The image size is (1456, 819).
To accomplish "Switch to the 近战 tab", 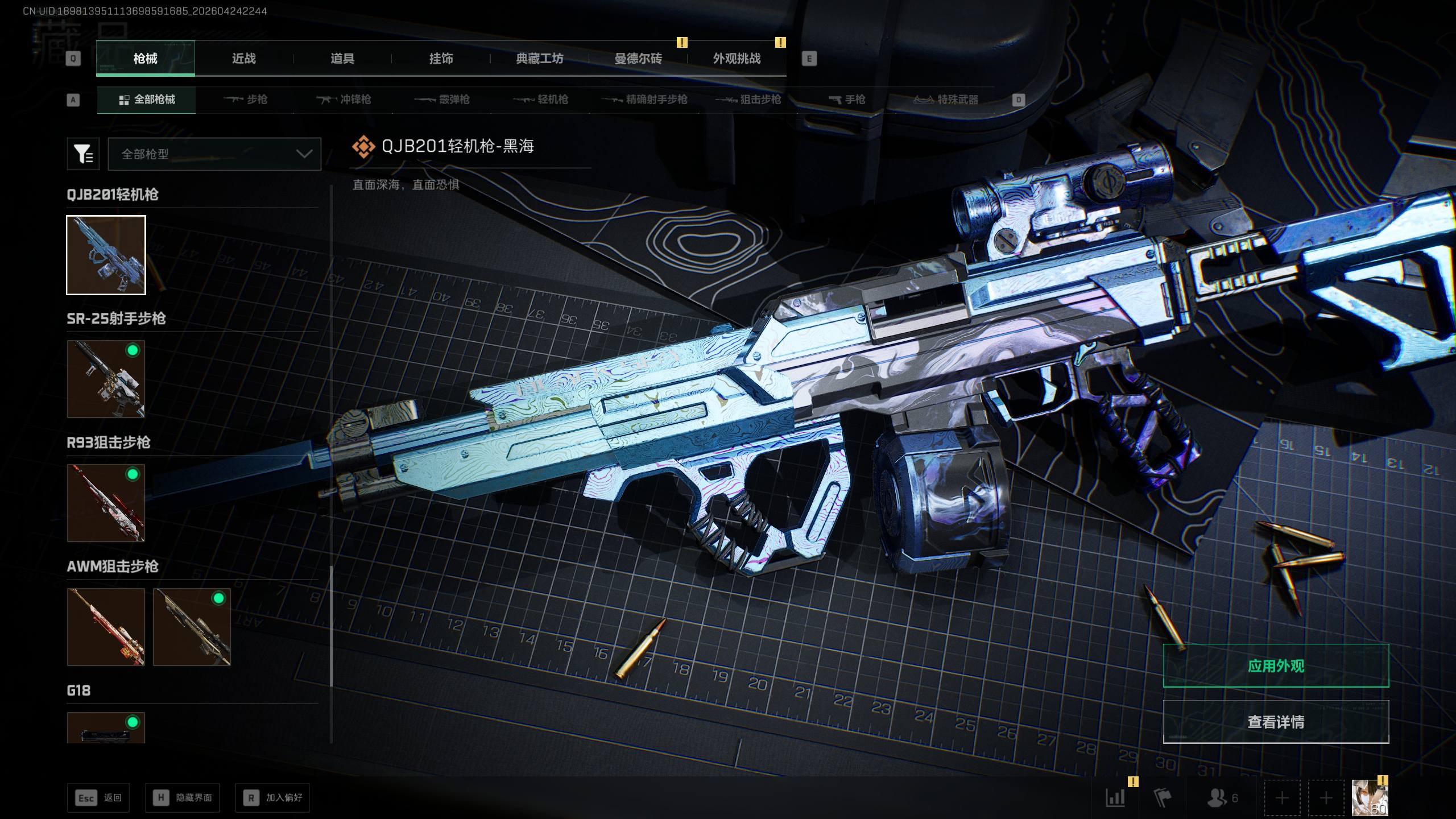I will pyautogui.click(x=243, y=59).
